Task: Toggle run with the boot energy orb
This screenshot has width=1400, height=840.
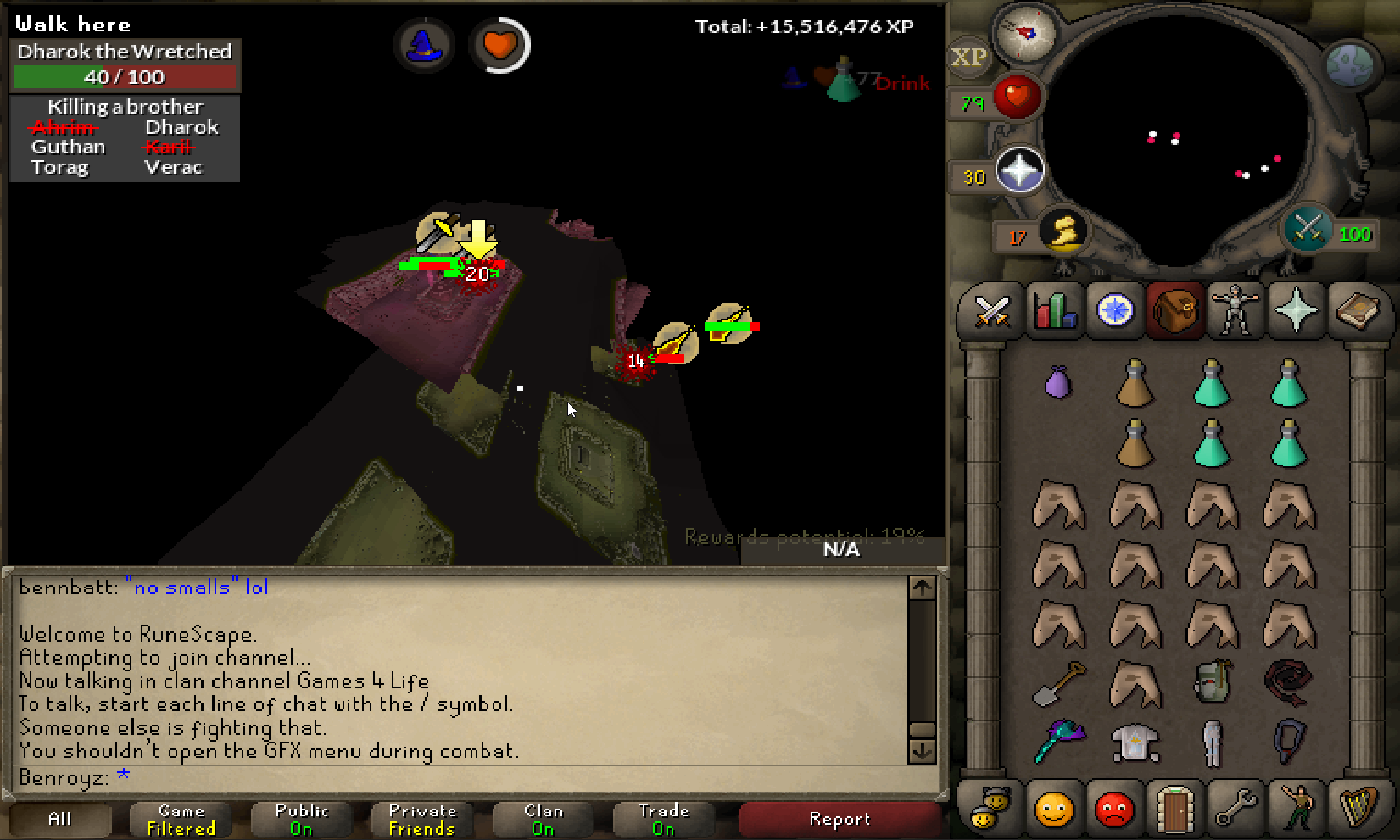Action: (x=1064, y=231)
